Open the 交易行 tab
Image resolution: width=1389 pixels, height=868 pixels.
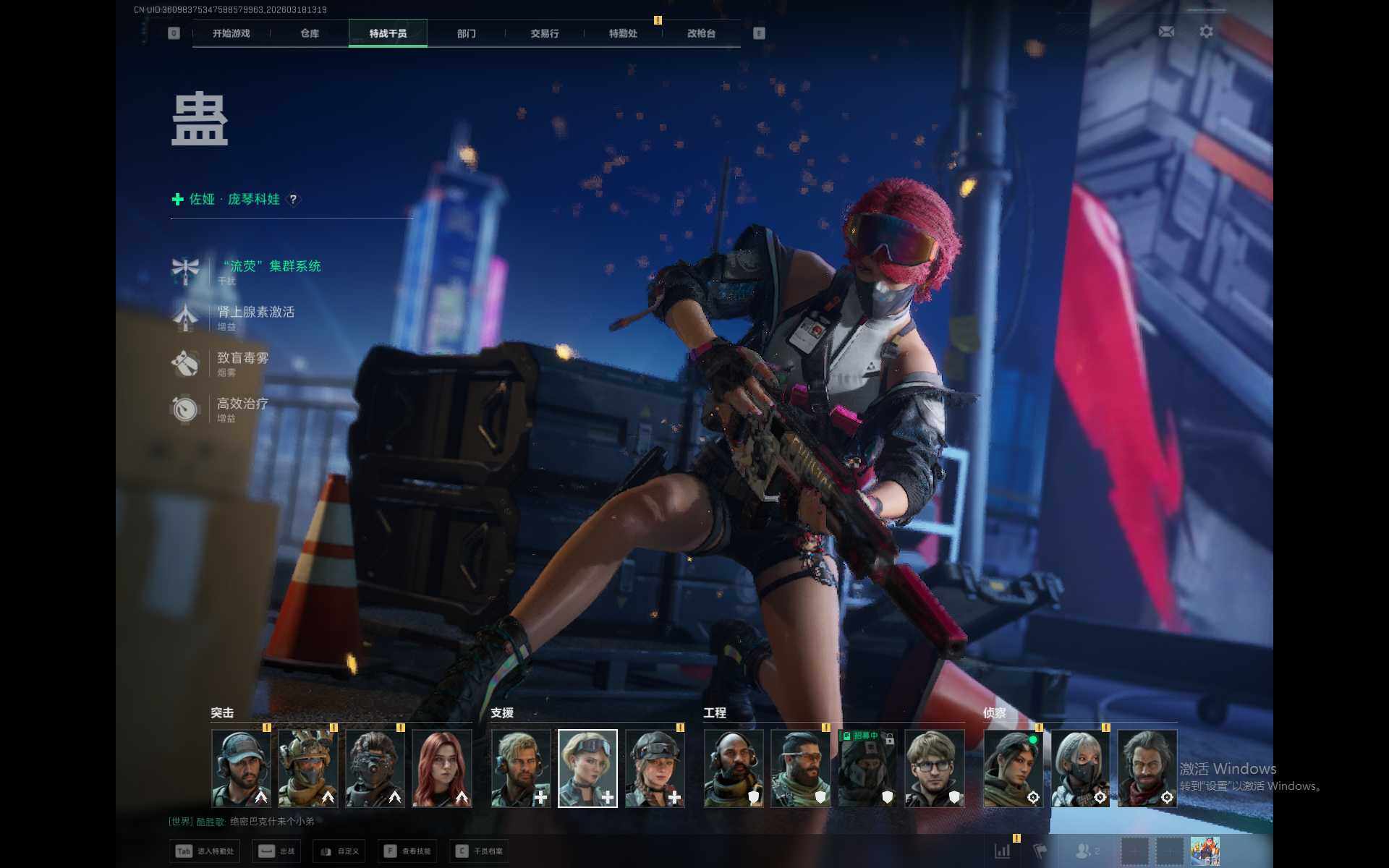pyautogui.click(x=545, y=33)
